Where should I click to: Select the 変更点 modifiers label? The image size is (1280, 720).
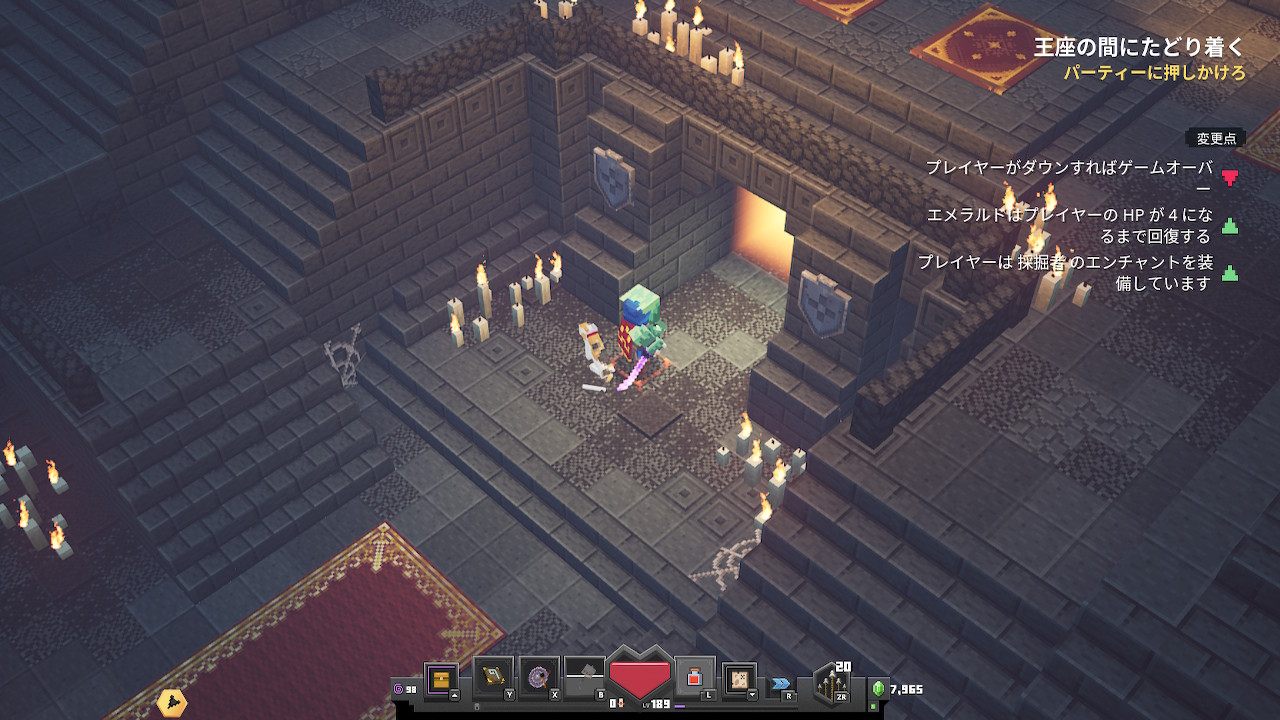point(1216,139)
